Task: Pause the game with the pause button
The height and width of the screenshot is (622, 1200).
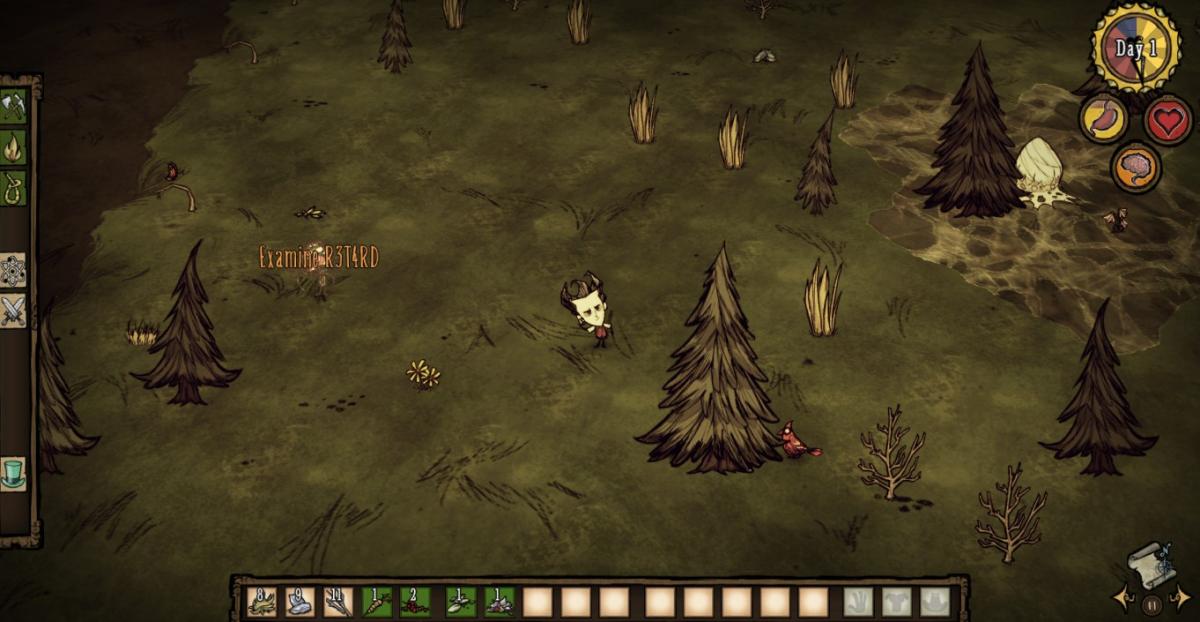Action: (x=1152, y=604)
